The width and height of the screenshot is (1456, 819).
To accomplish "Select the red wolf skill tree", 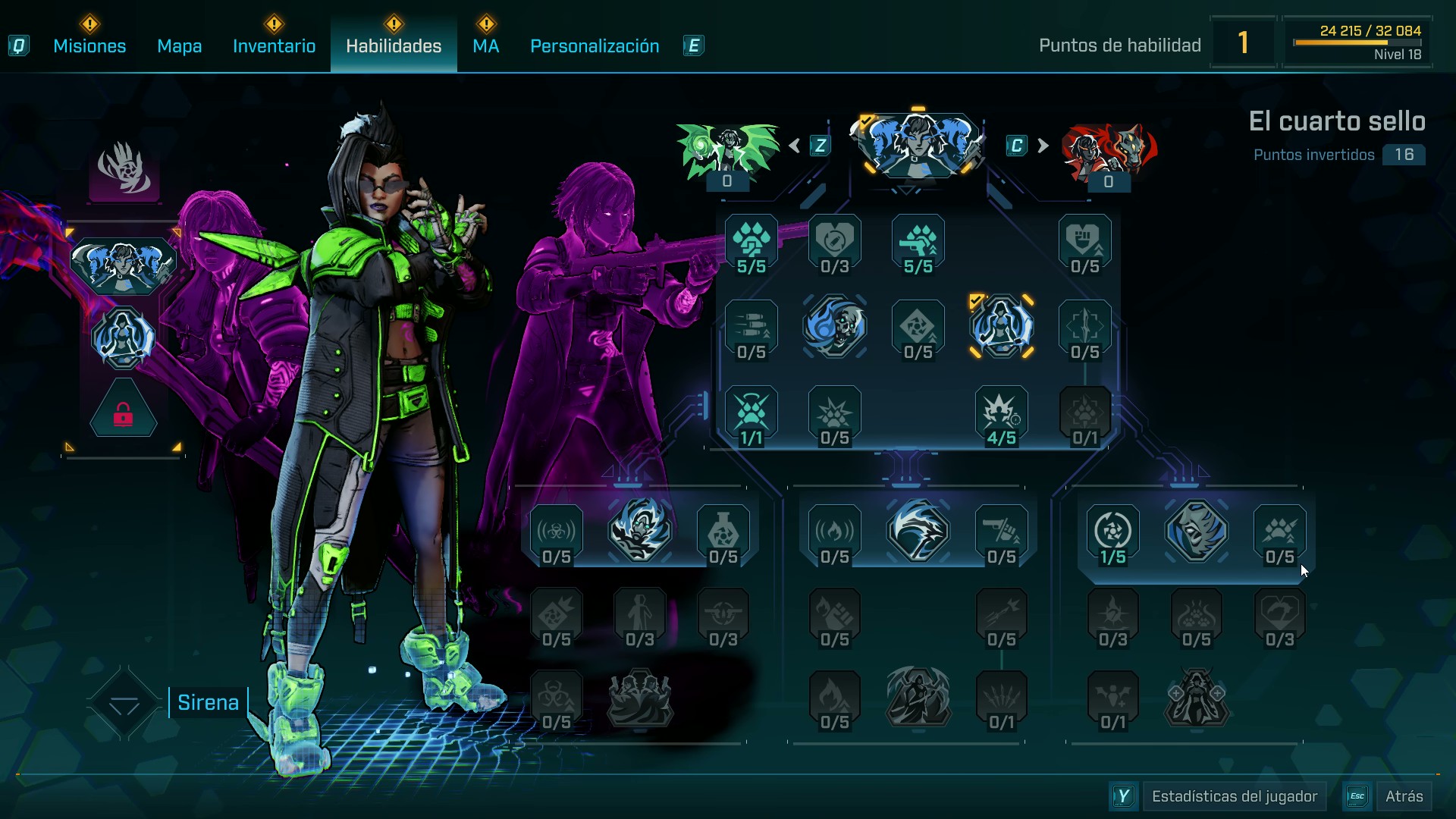I will pyautogui.click(x=1109, y=150).
